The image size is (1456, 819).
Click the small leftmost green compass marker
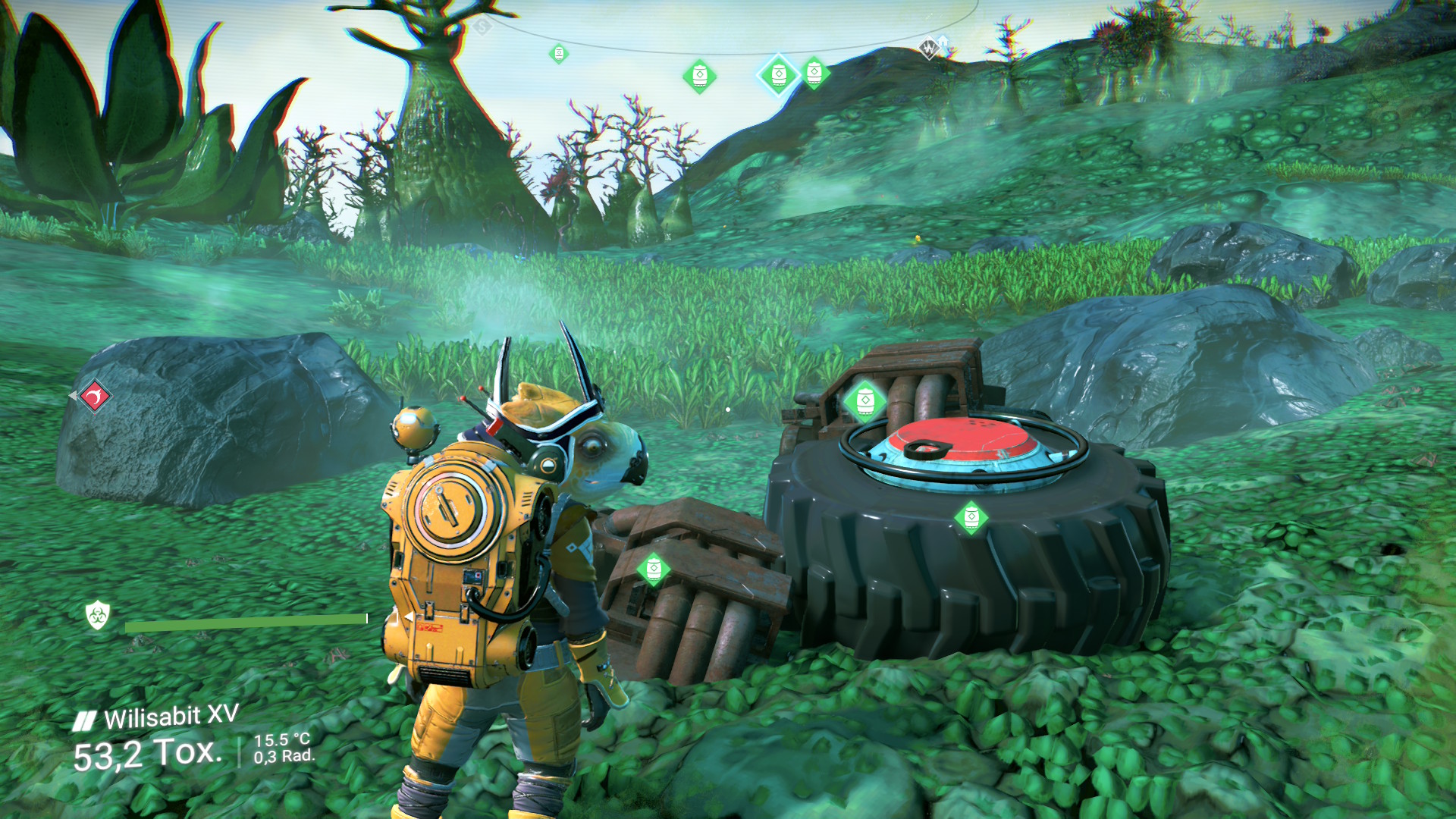(x=559, y=54)
